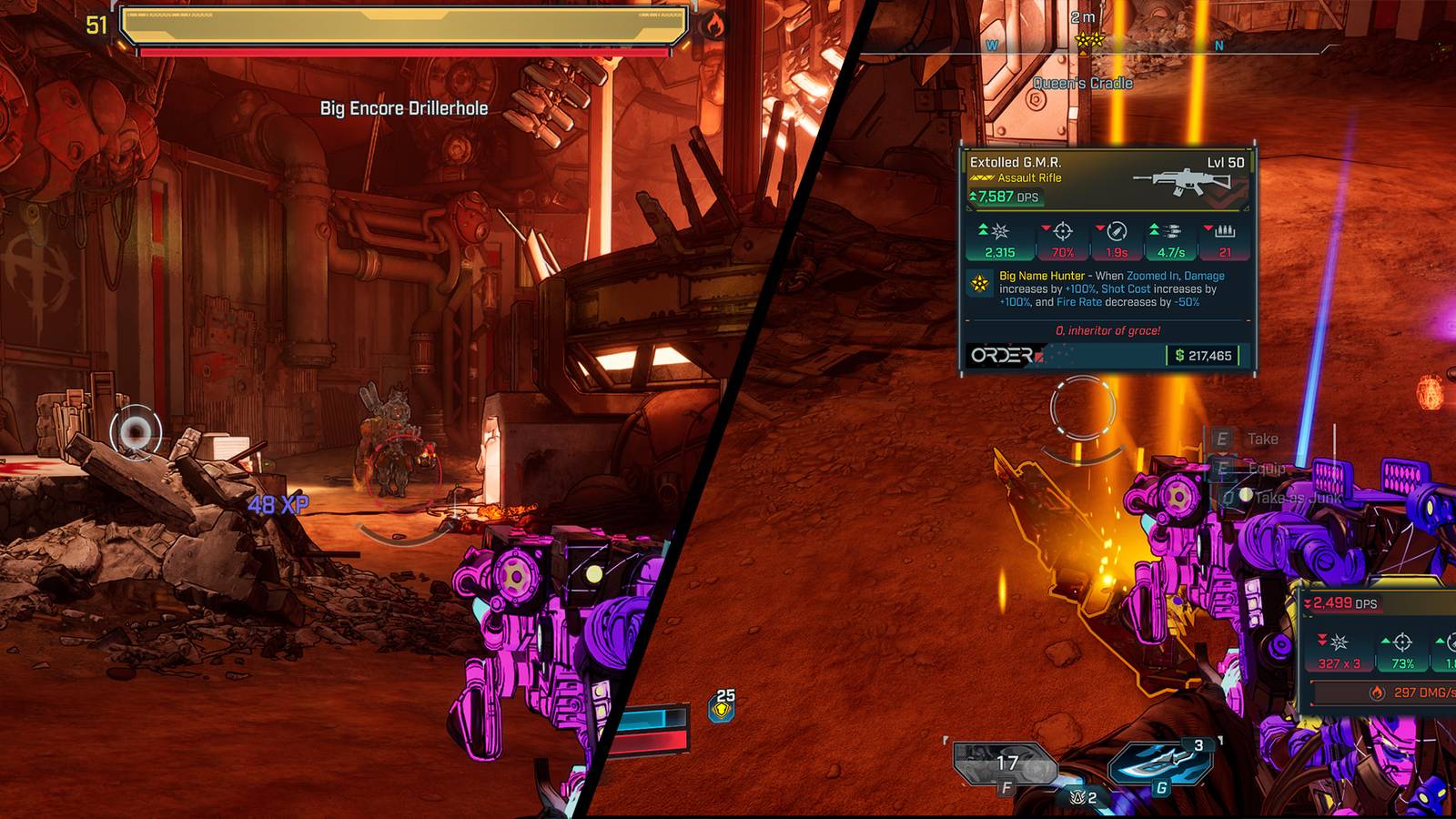Screen dimensions: 1456x819
Task: Click the Big Name Hunter perk star icon
Action: [980, 284]
